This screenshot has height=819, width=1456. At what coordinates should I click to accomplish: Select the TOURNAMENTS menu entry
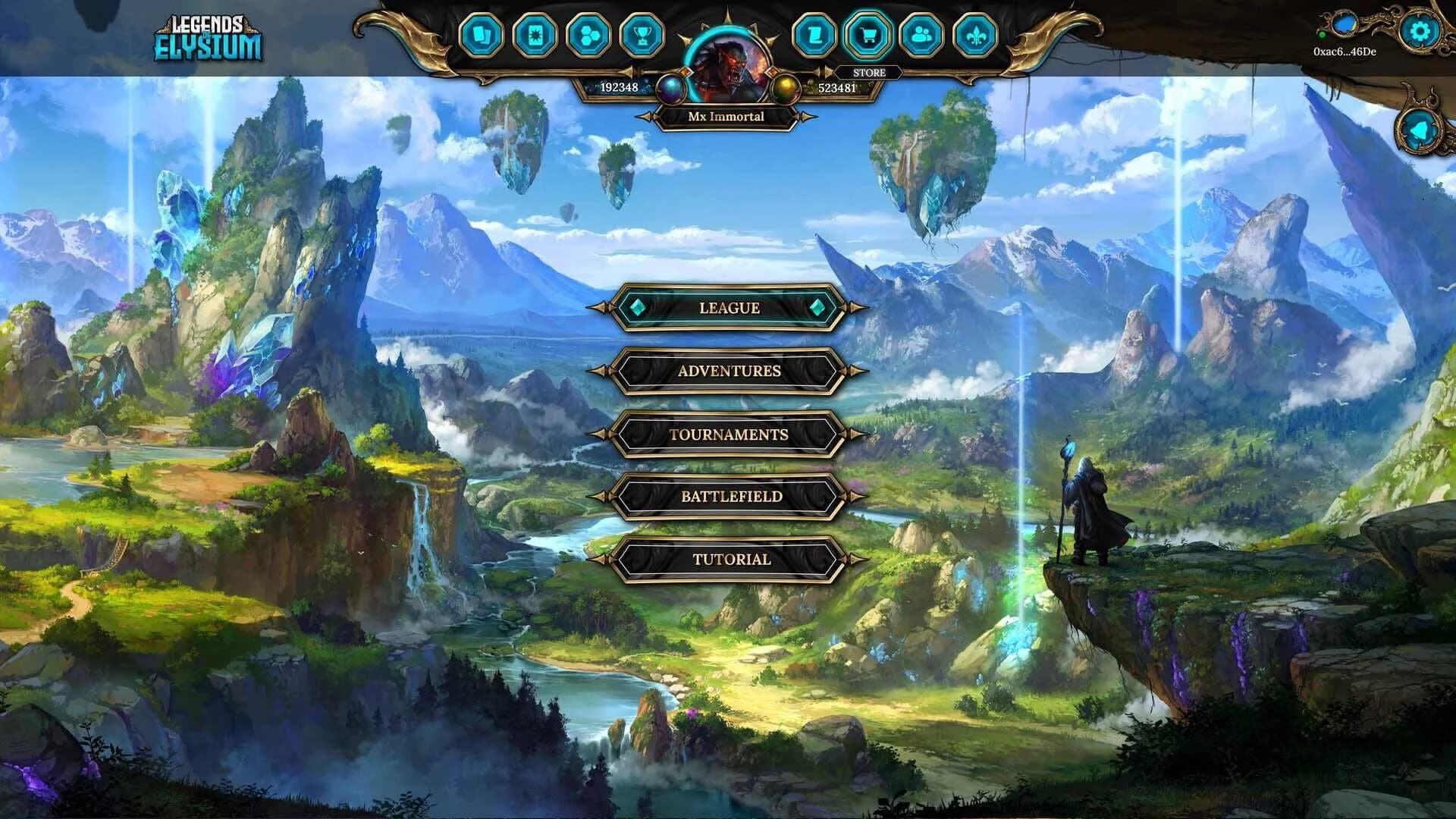pyautogui.click(x=729, y=435)
